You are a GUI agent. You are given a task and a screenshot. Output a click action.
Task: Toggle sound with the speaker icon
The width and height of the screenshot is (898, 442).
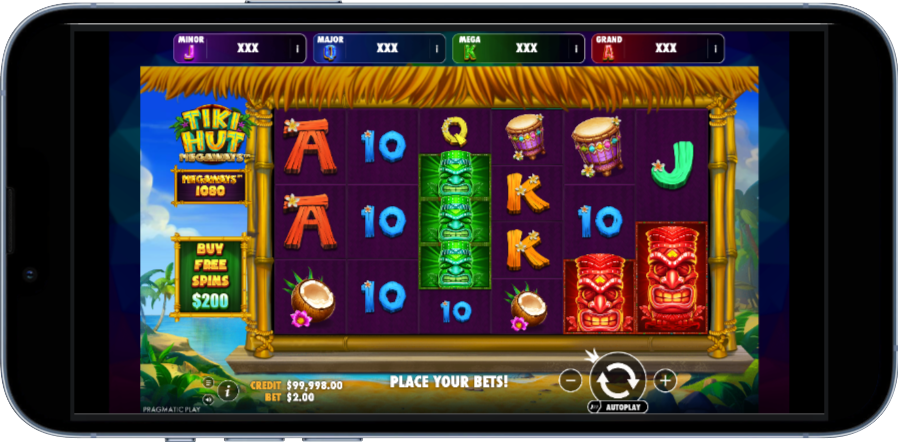209,397
